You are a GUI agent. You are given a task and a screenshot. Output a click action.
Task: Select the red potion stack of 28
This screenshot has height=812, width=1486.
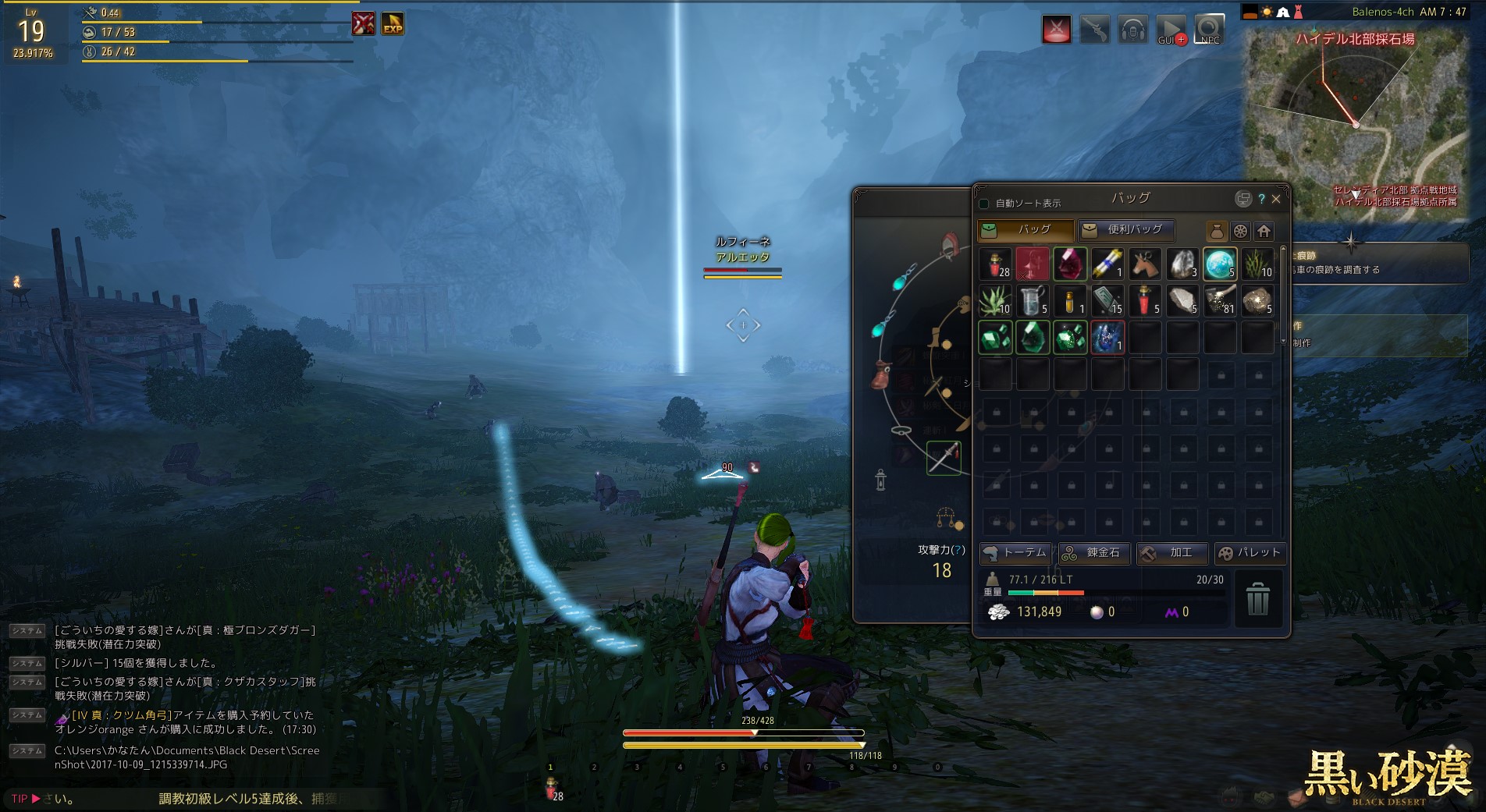(995, 264)
